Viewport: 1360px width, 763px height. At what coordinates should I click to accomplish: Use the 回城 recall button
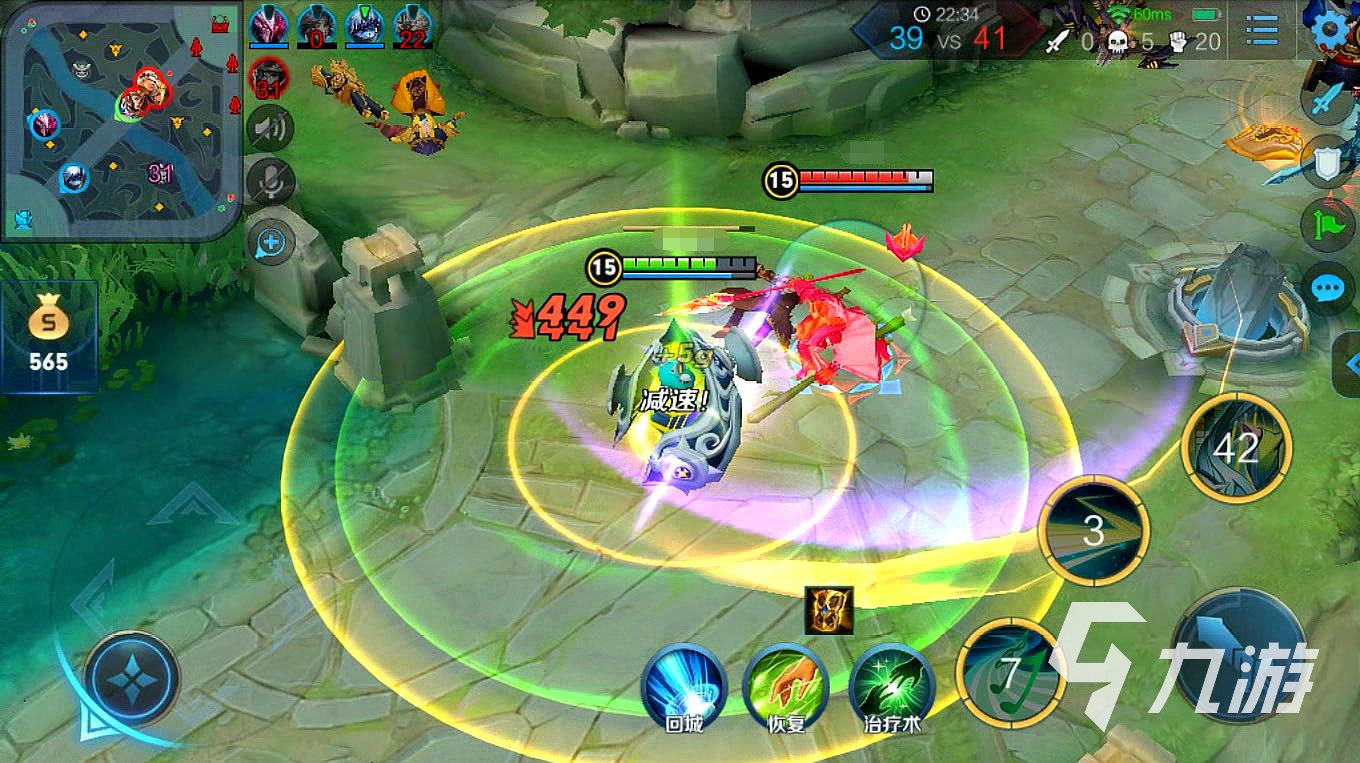tap(684, 687)
